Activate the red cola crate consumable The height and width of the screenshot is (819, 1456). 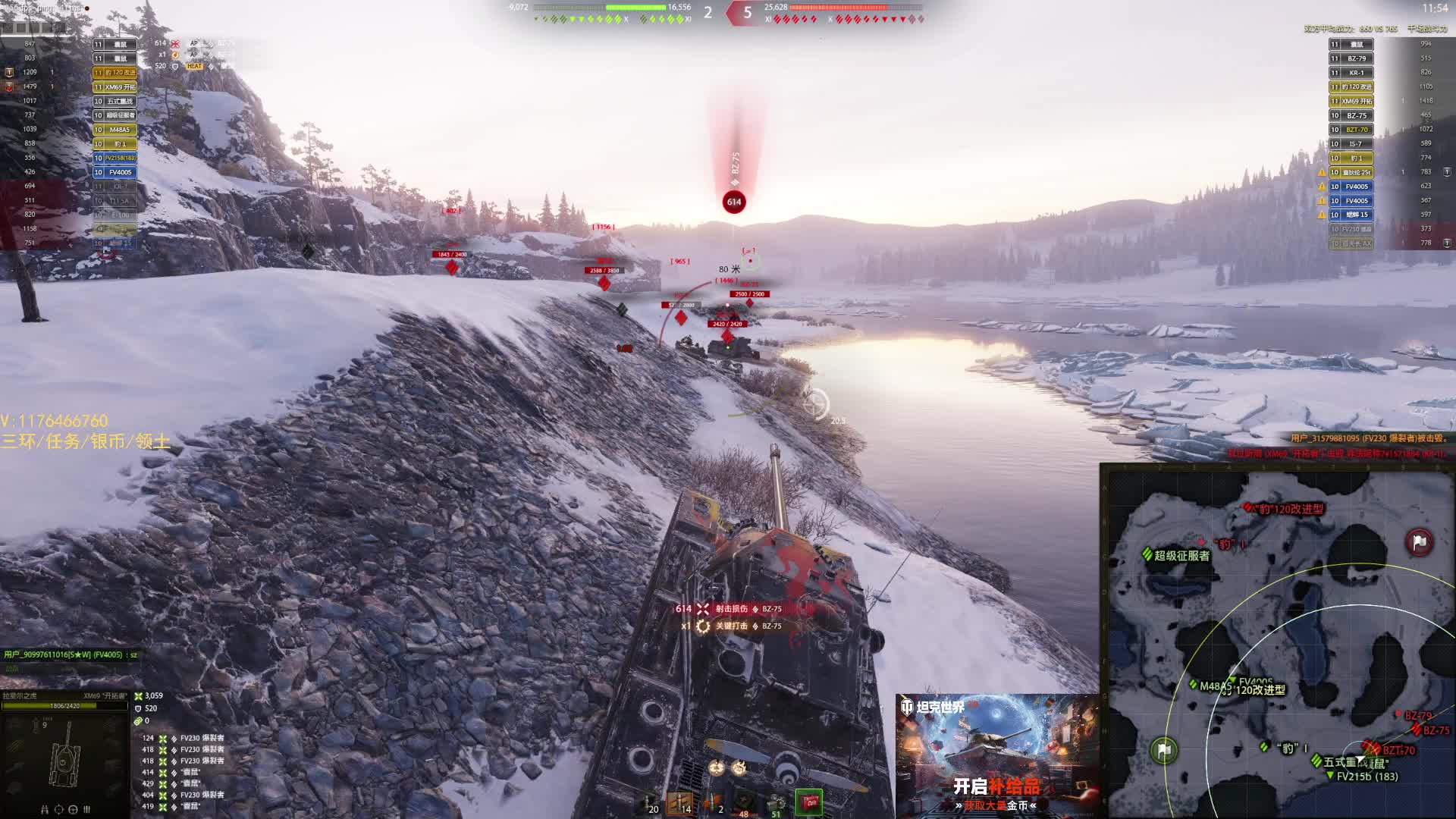(x=808, y=802)
